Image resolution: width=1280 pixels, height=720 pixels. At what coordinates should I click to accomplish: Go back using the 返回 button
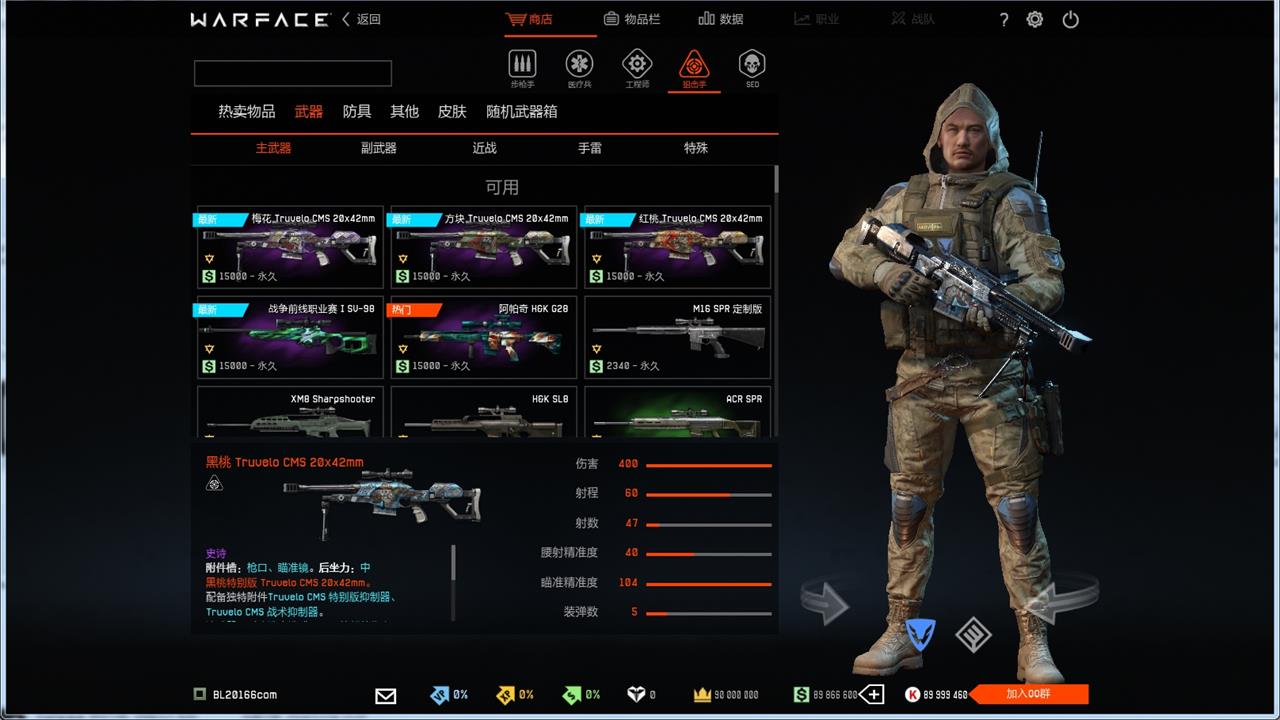pyautogui.click(x=362, y=19)
